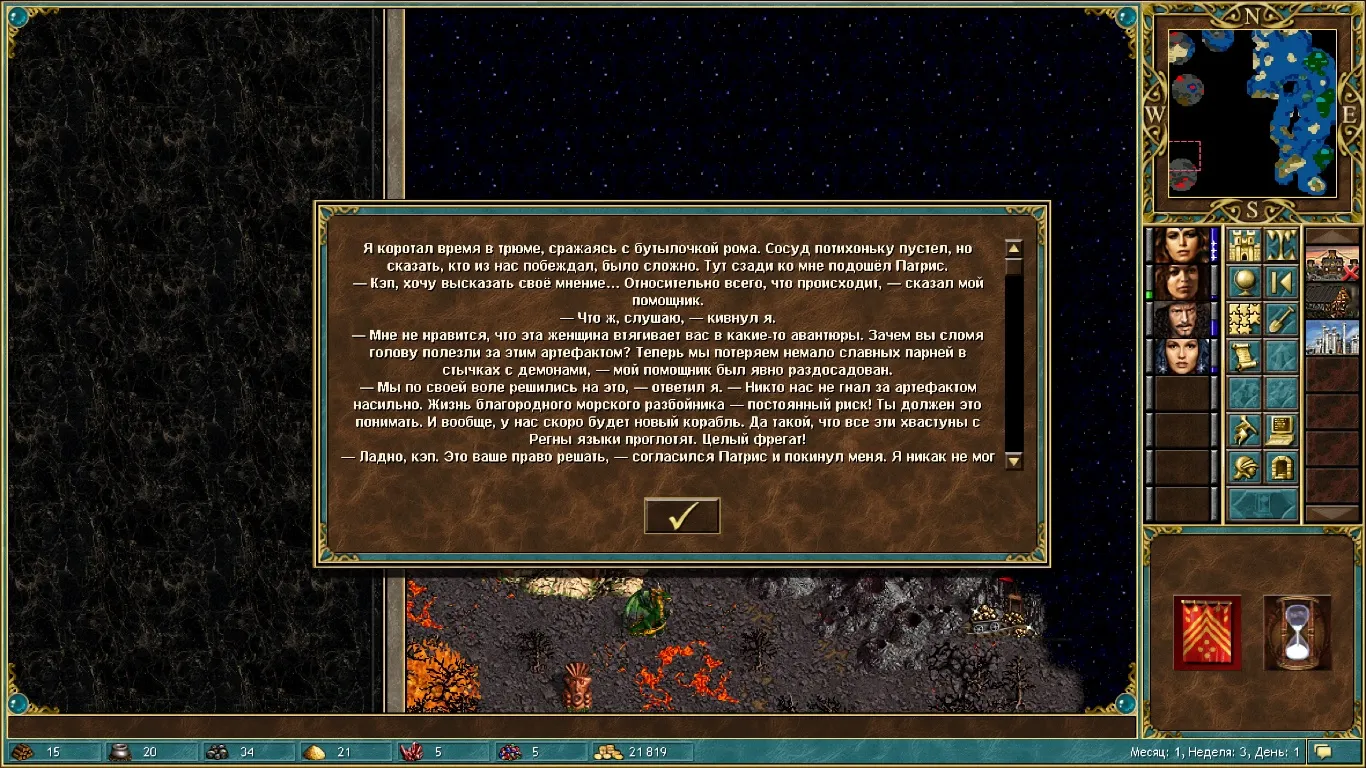This screenshot has width=1366, height=768.
Task: Open the Kingdom Overview castle button
Action: click(x=1244, y=246)
